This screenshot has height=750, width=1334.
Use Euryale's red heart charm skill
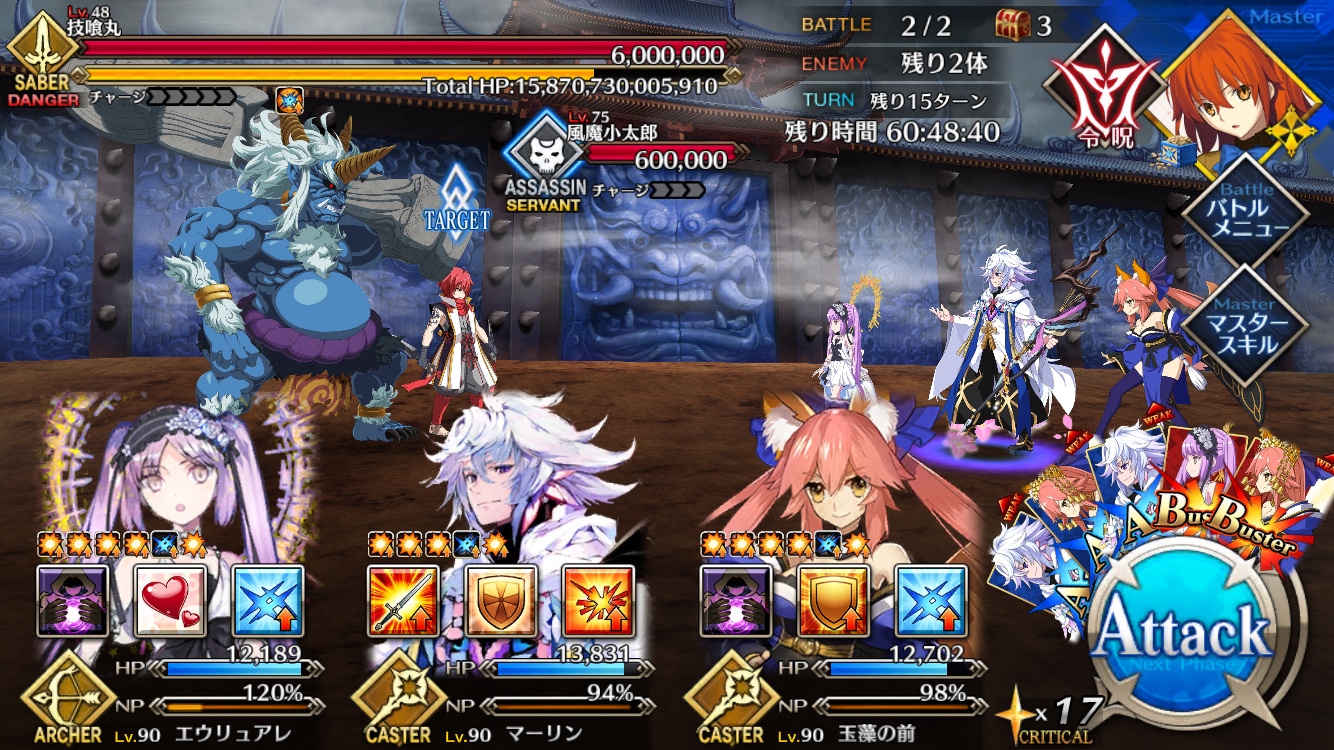click(170, 601)
